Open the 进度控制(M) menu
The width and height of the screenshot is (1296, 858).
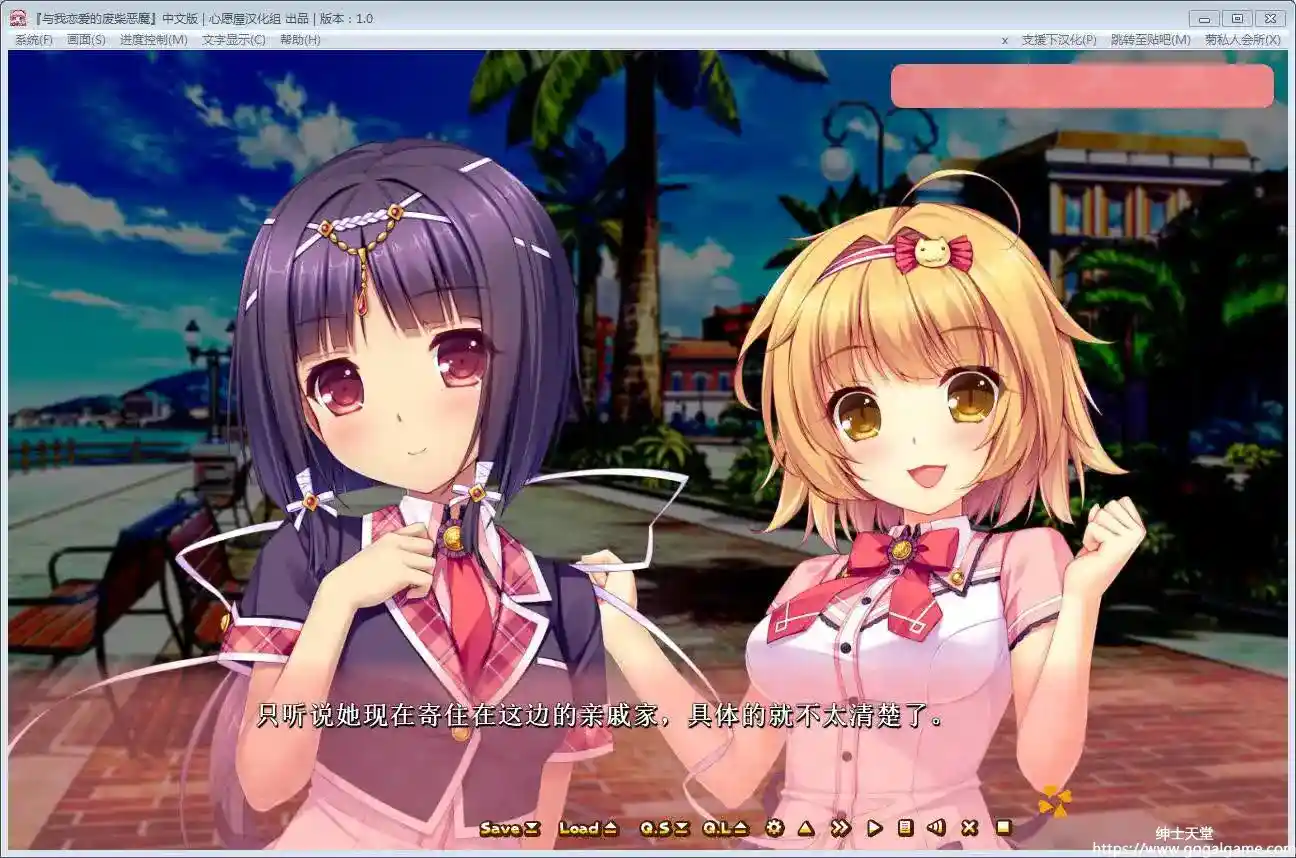coord(153,40)
